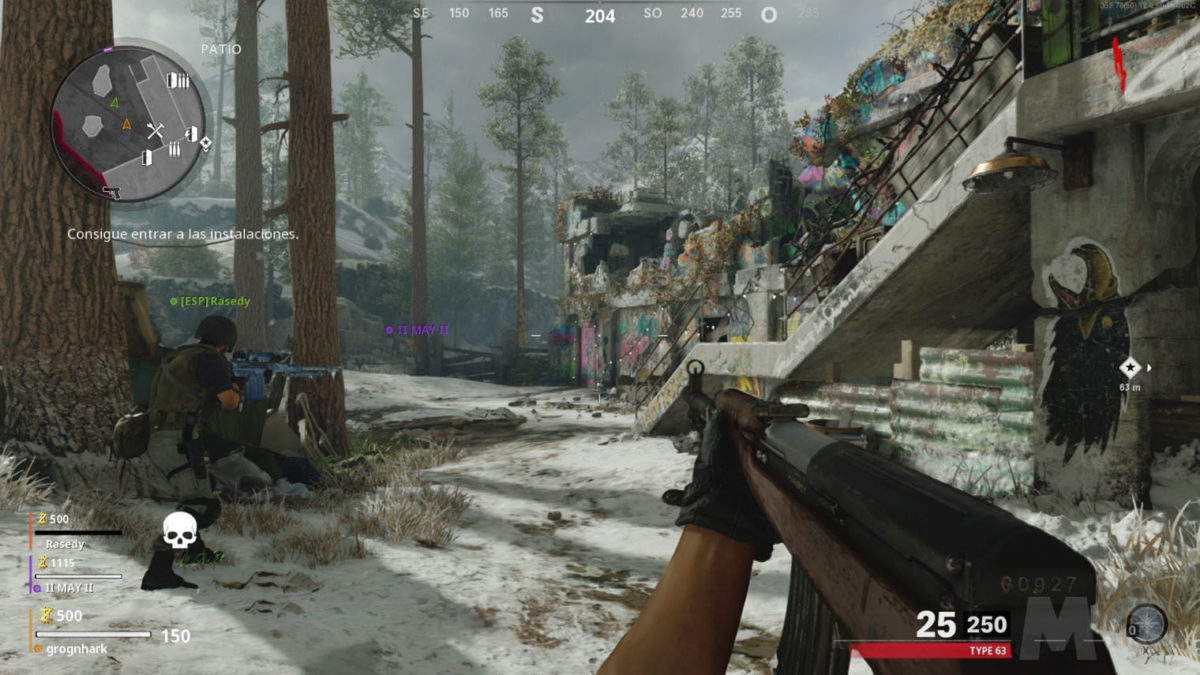1200x675 pixels.
Task: Click the [ESP]Rasedy teammate name tag
Action: 210,300
